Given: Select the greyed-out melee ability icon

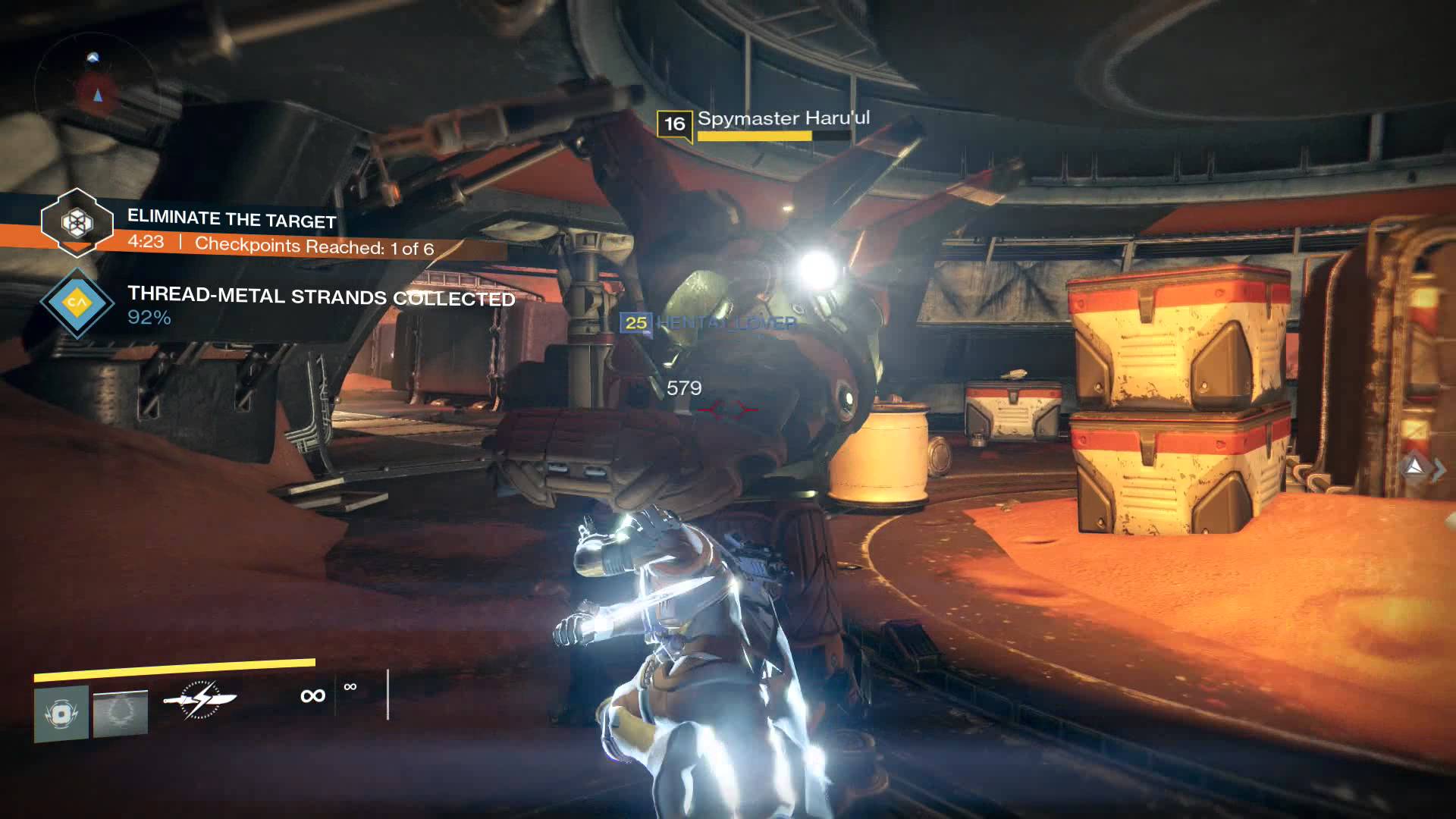Looking at the screenshot, I should click(x=121, y=713).
